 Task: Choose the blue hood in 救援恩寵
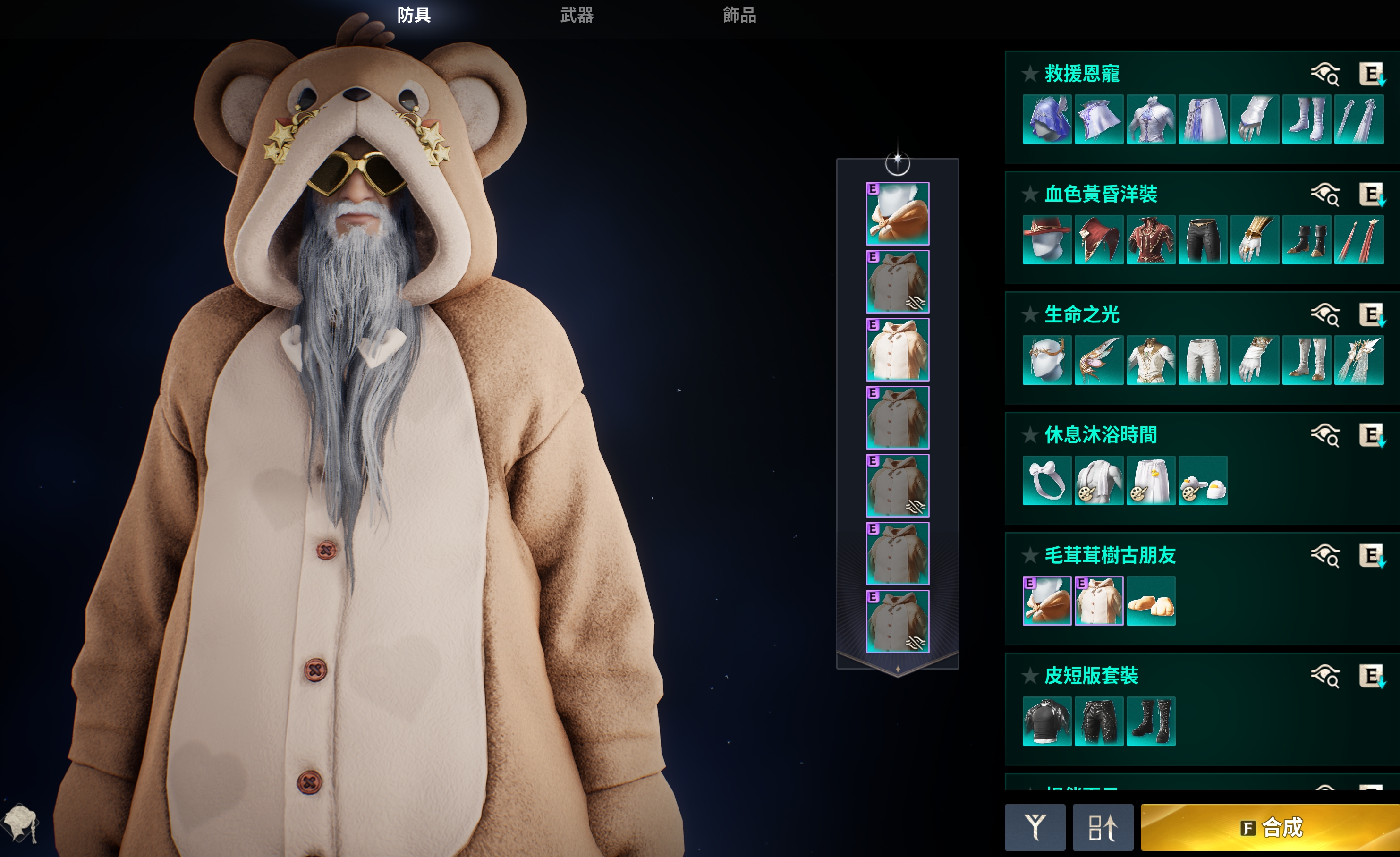pyautogui.click(x=1047, y=119)
